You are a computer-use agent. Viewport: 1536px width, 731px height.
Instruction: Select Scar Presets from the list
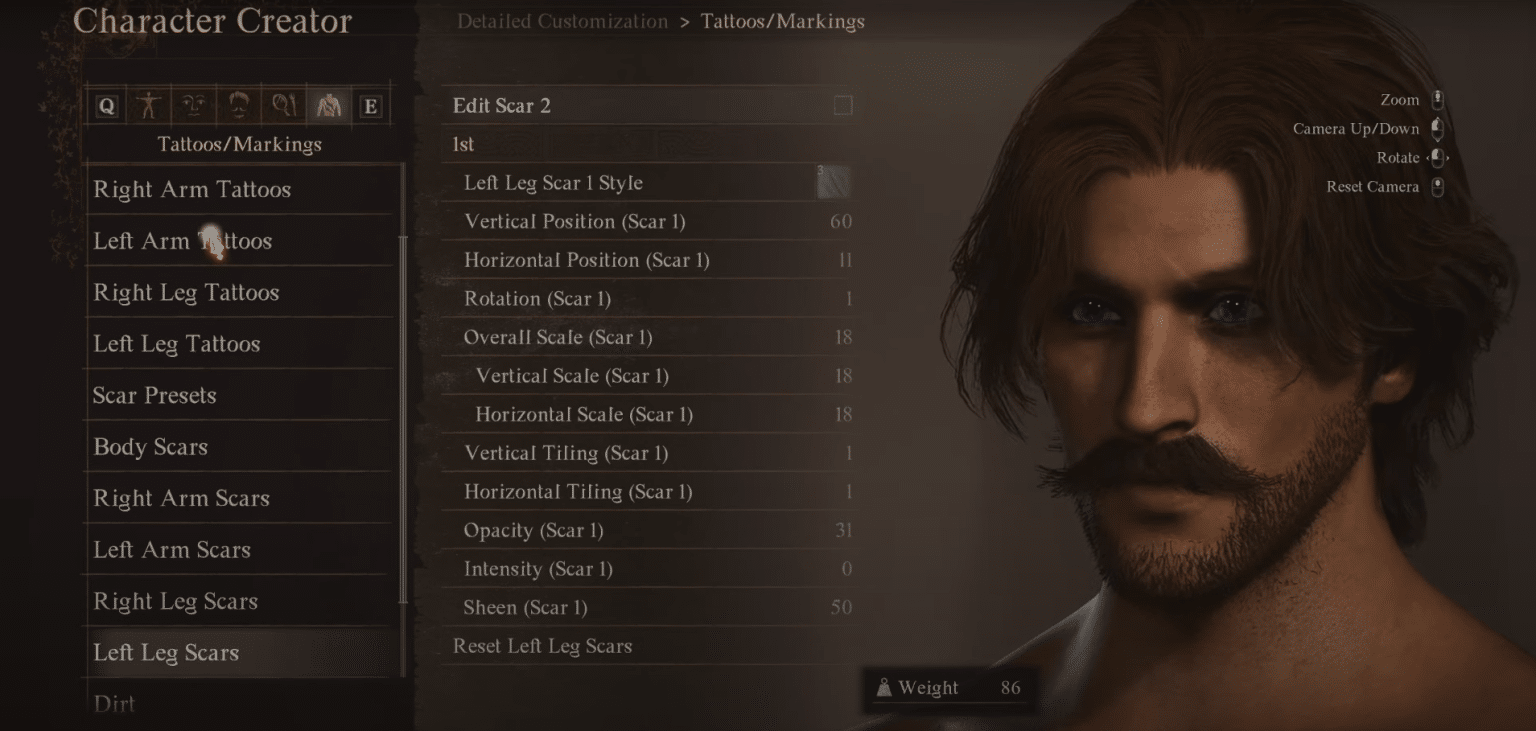click(238, 395)
